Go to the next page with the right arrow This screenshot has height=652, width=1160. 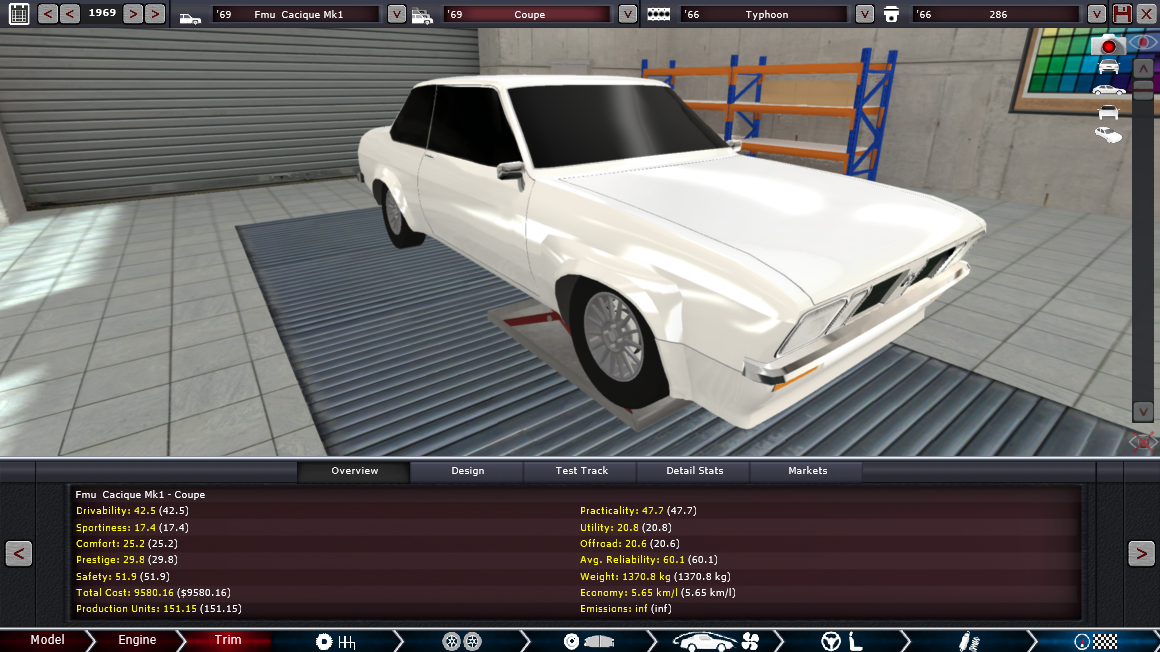coord(1141,553)
